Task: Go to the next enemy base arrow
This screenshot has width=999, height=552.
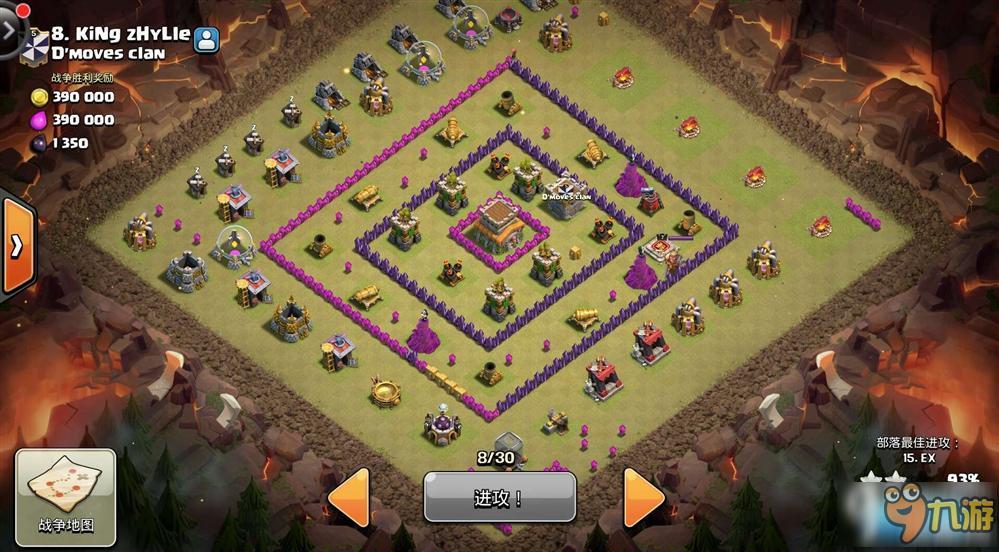Action: pos(643,496)
